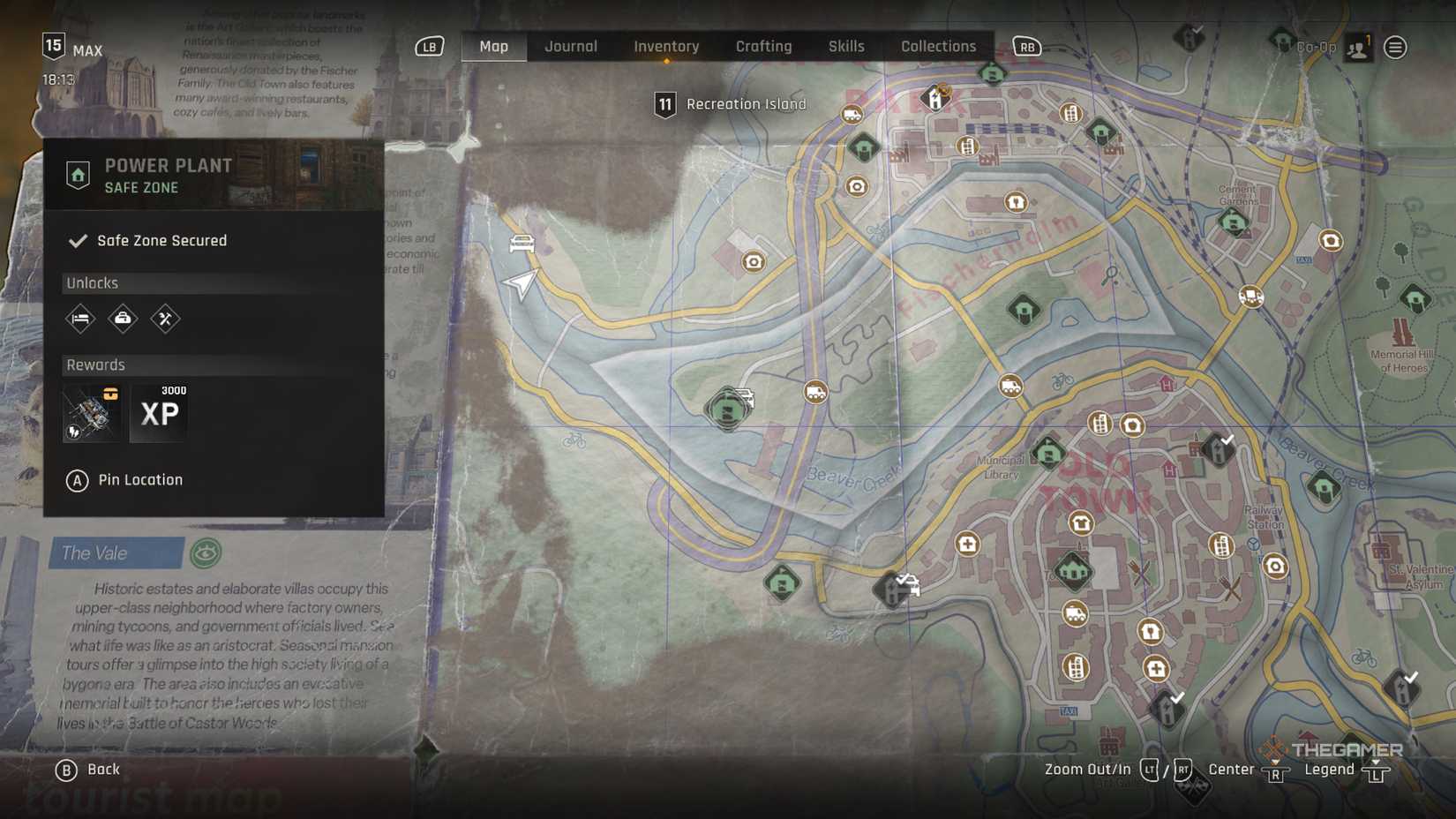The image size is (1456, 819).
Task: Open the Inventory tab
Action: [x=666, y=47]
